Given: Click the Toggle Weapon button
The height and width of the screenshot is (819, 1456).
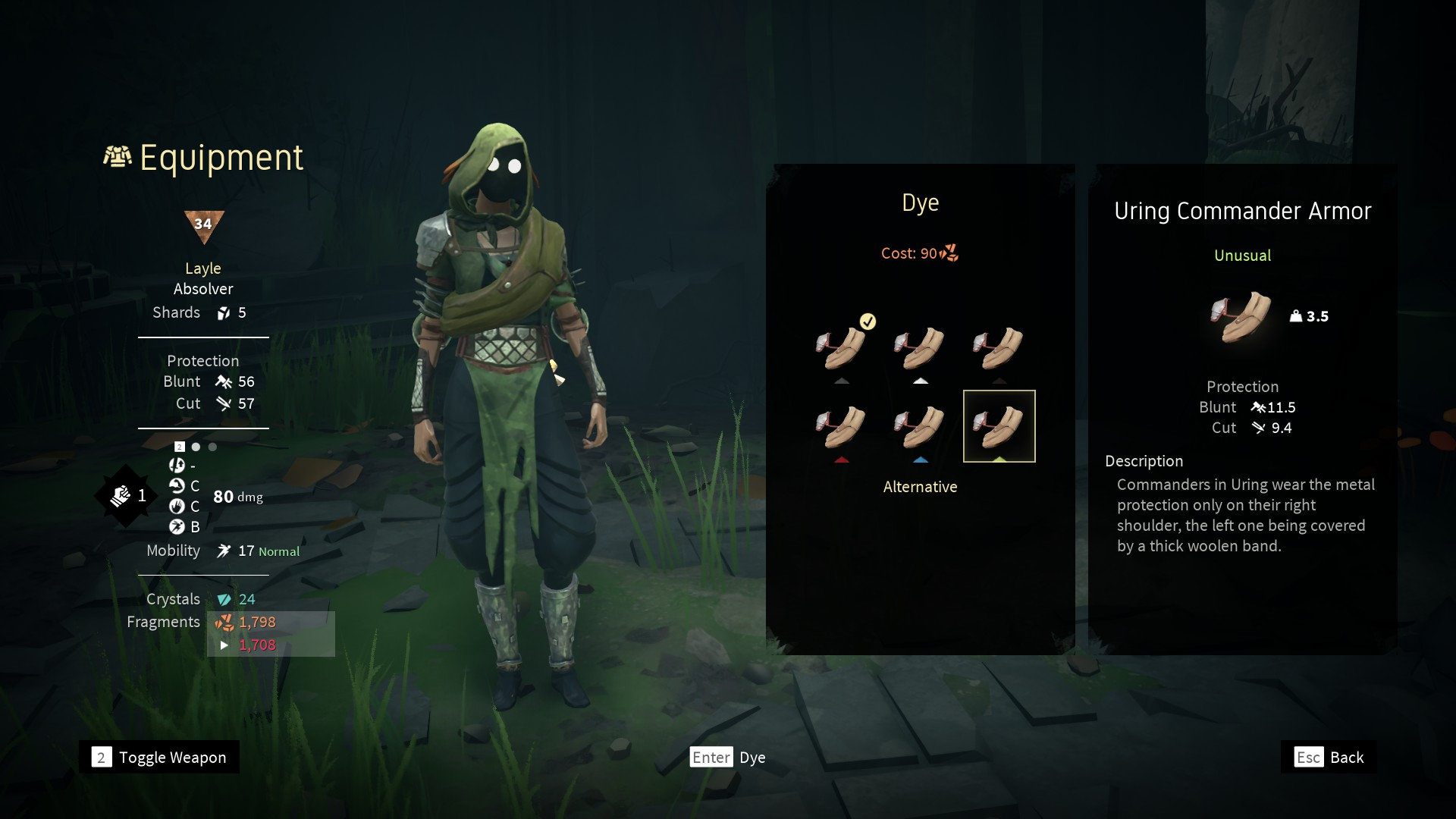Looking at the screenshot, I should [159, 757].
